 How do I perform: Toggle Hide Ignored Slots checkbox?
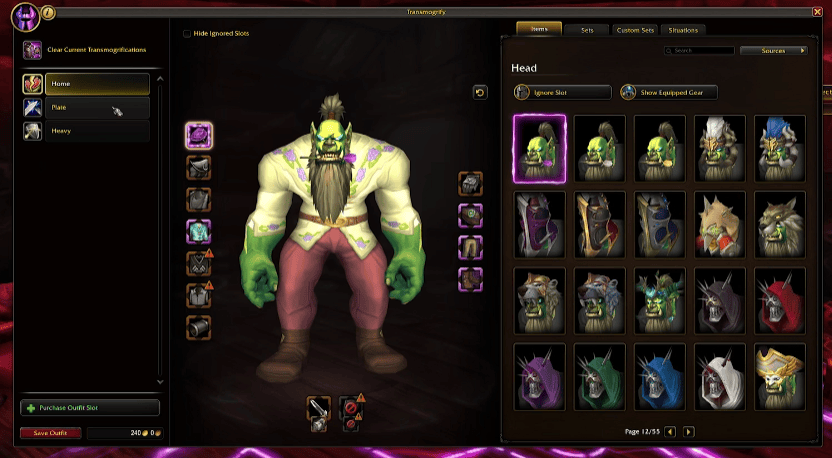click(x=187, y=33)
